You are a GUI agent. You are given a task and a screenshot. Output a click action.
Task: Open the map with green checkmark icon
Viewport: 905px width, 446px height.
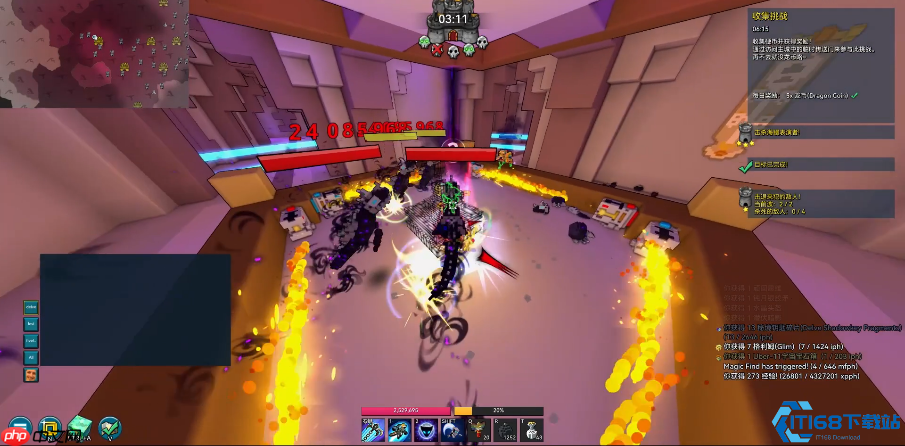point(109,429)
